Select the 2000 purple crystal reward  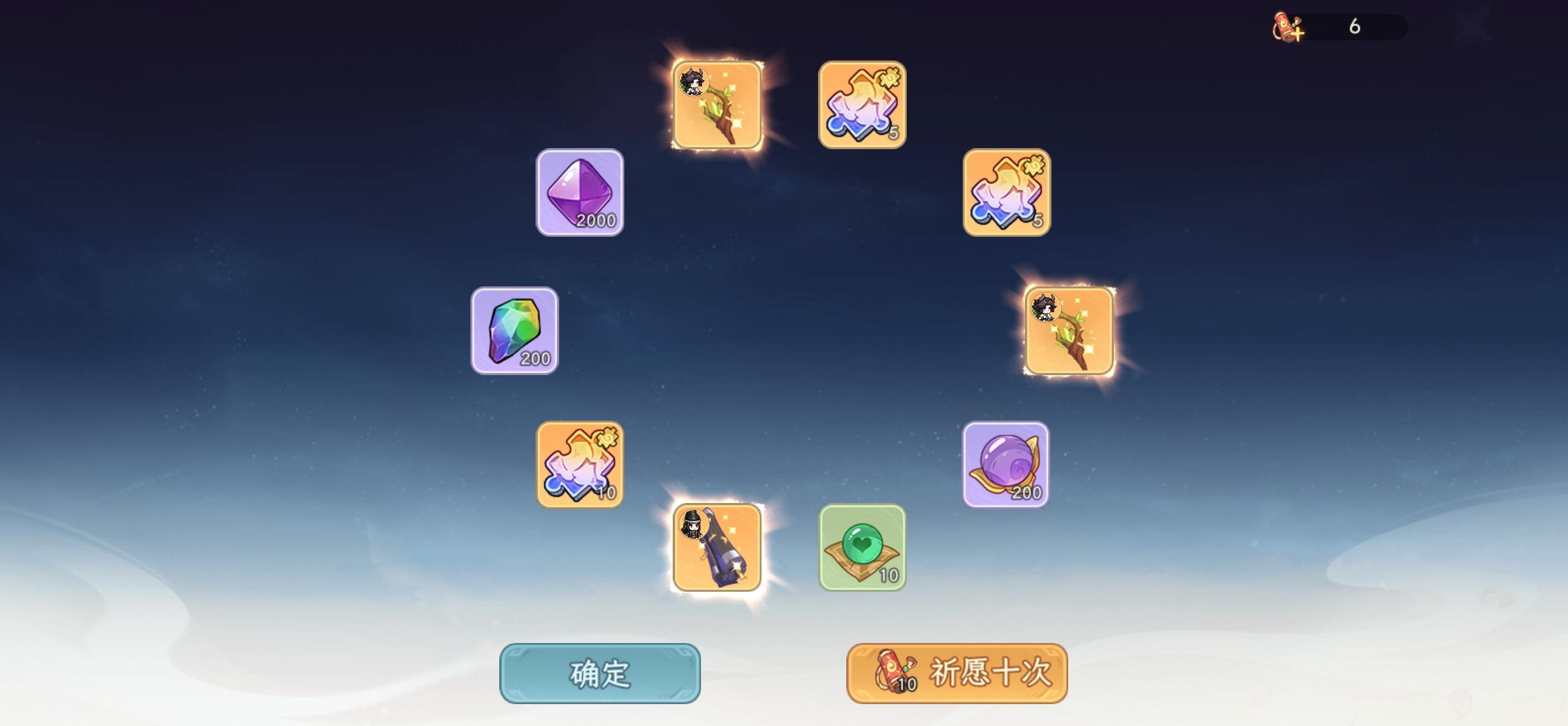pyautogui.click(x=579, y=194)
